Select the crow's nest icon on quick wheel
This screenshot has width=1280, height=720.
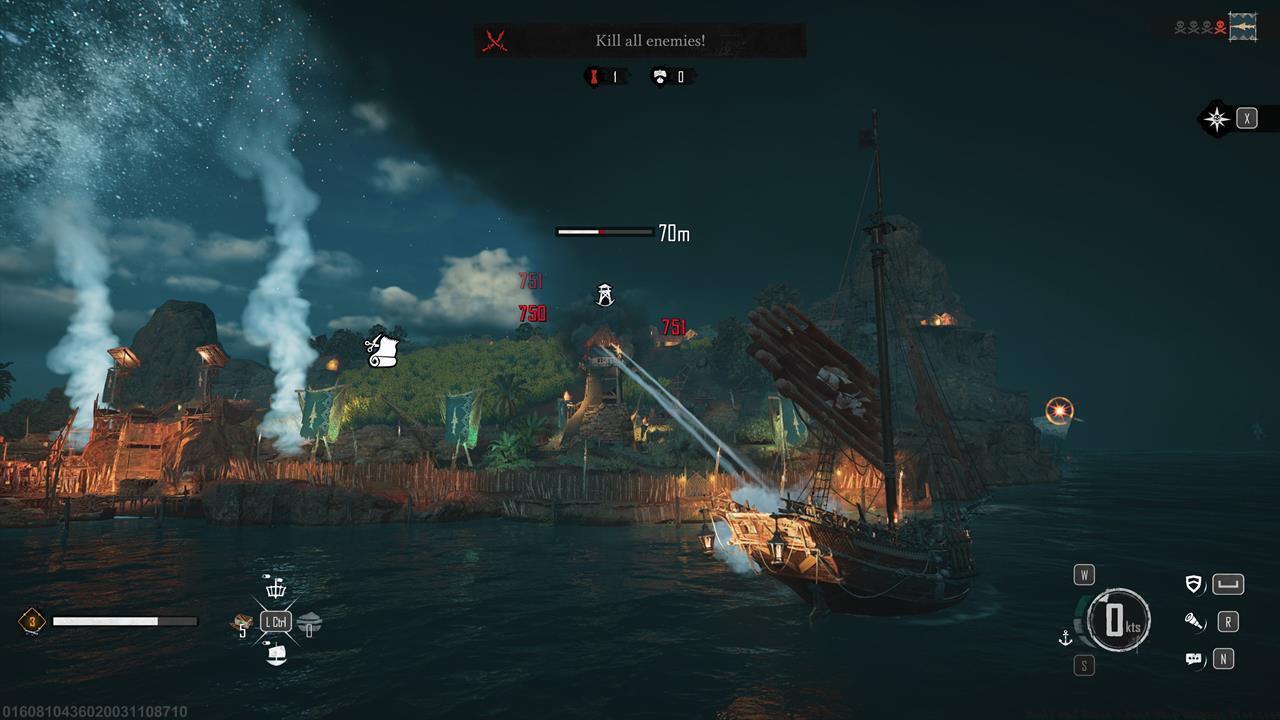coord(274,587)
